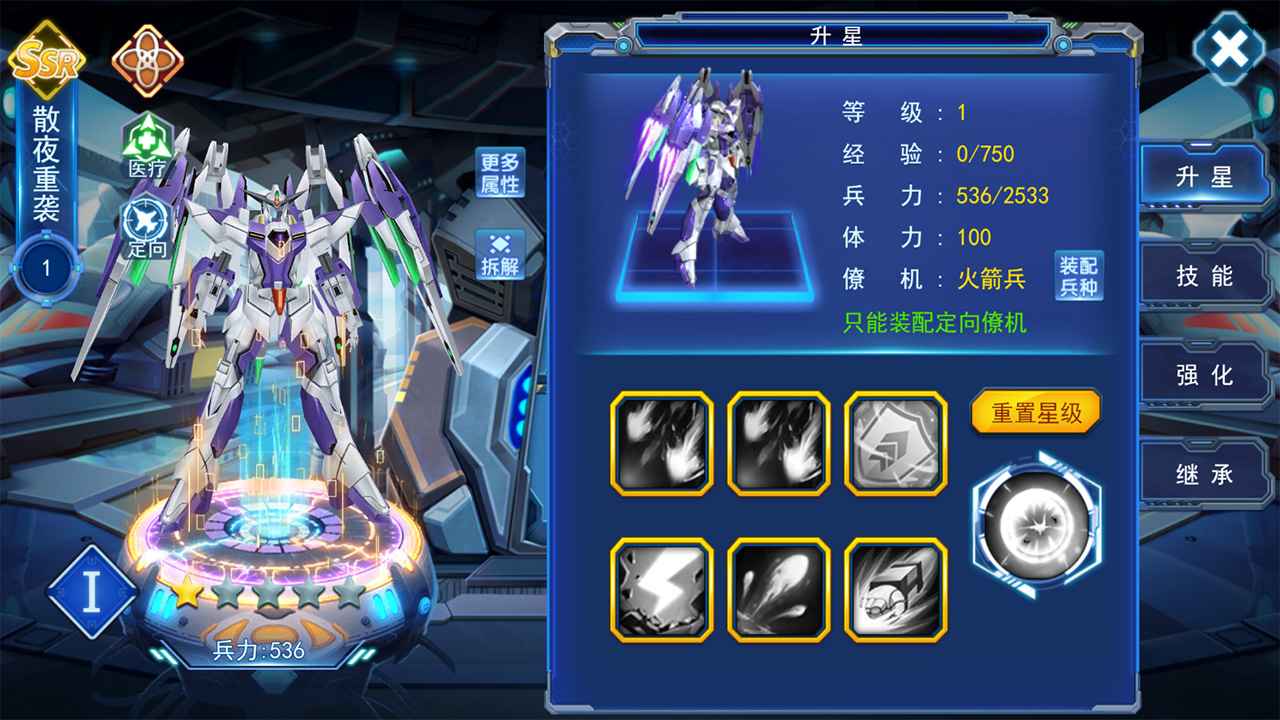Select the 定向 directional type icon

(x=147, y=227)
